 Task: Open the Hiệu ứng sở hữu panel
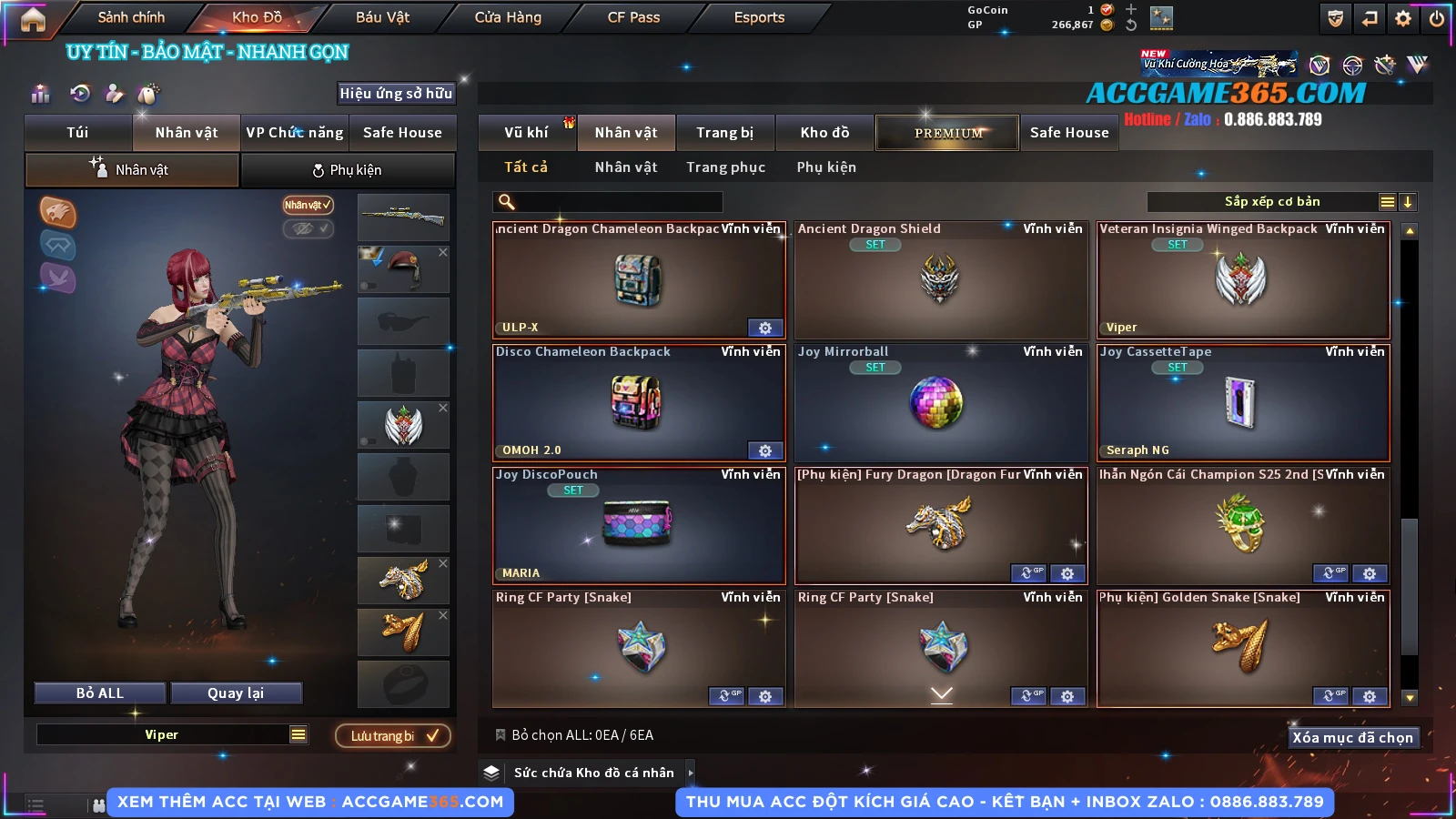396,94
